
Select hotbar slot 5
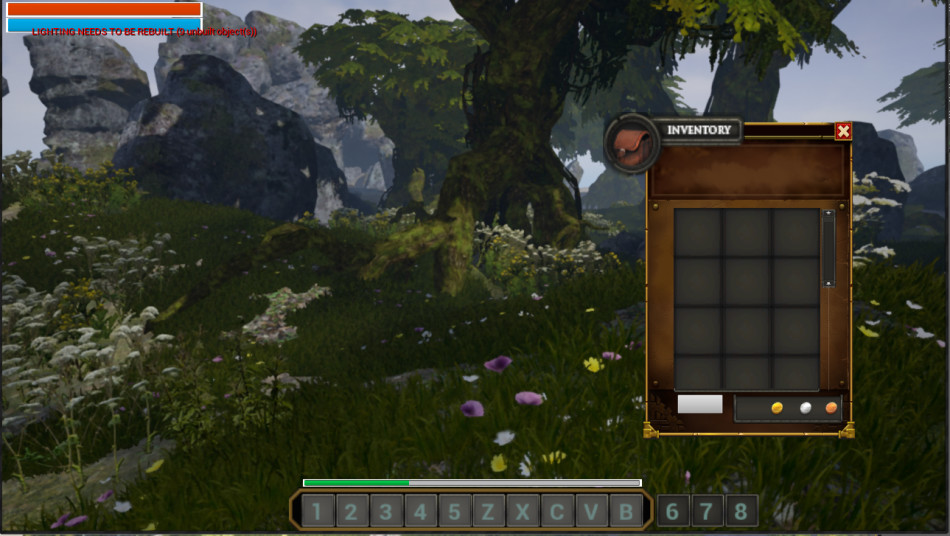tap(454, 512)
